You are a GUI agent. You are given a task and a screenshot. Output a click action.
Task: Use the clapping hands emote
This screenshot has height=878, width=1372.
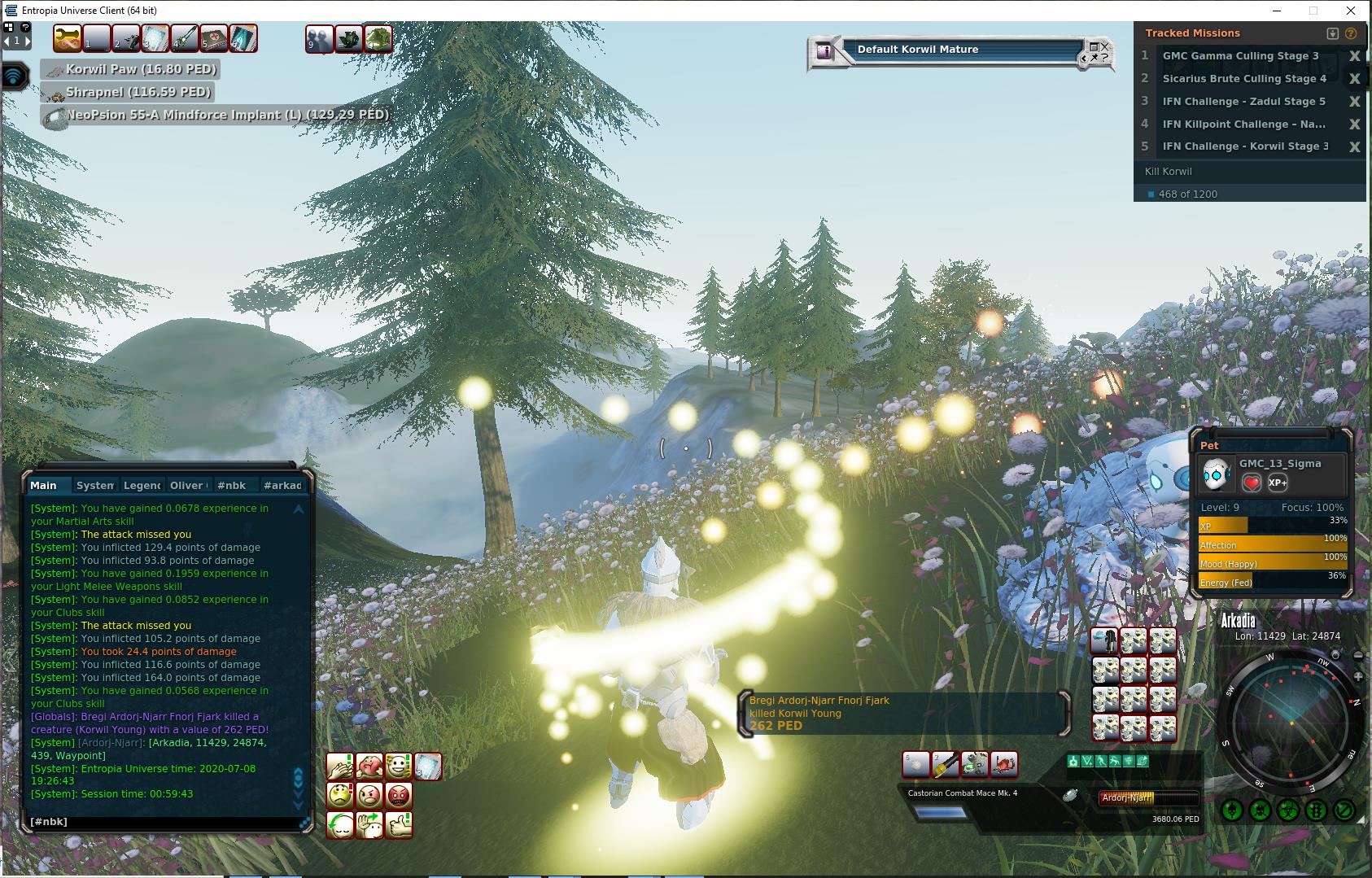pos(339,767)
